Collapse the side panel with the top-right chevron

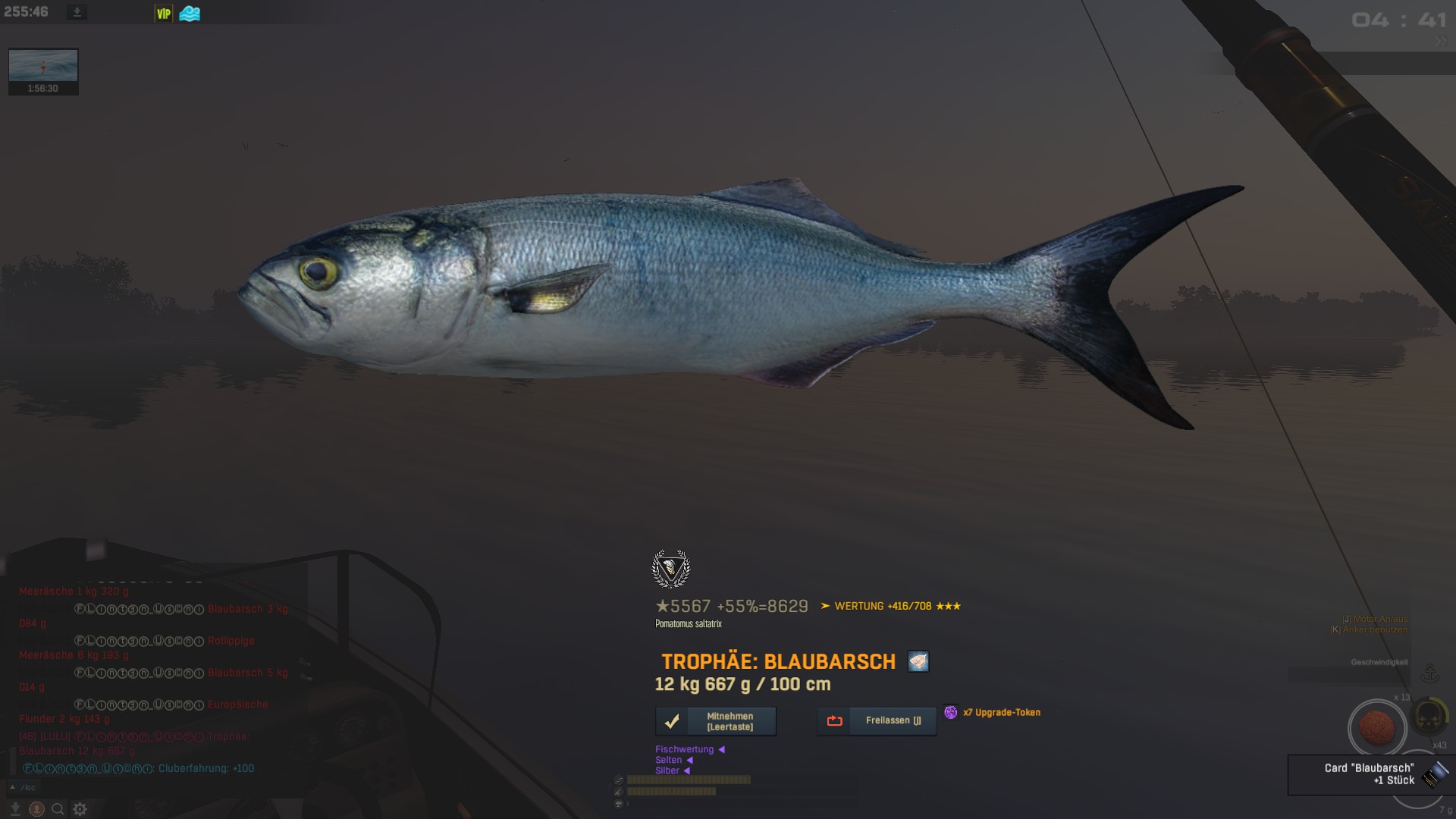[1440, 42]
